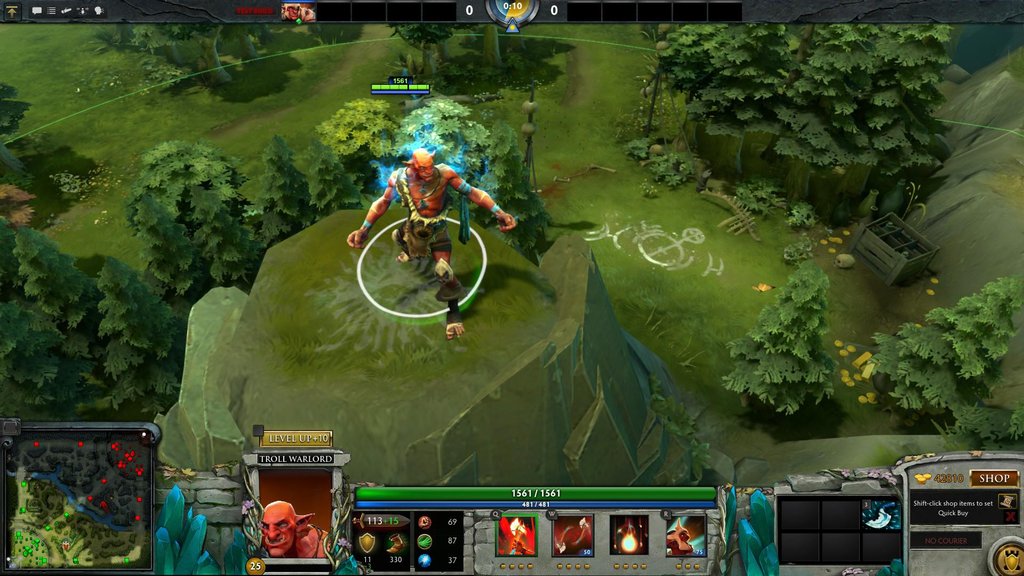The height and width of the screenshot is (576, 1024).
Task: Activate the Battle Trance ultimate ability
Action: pos(686,535)
